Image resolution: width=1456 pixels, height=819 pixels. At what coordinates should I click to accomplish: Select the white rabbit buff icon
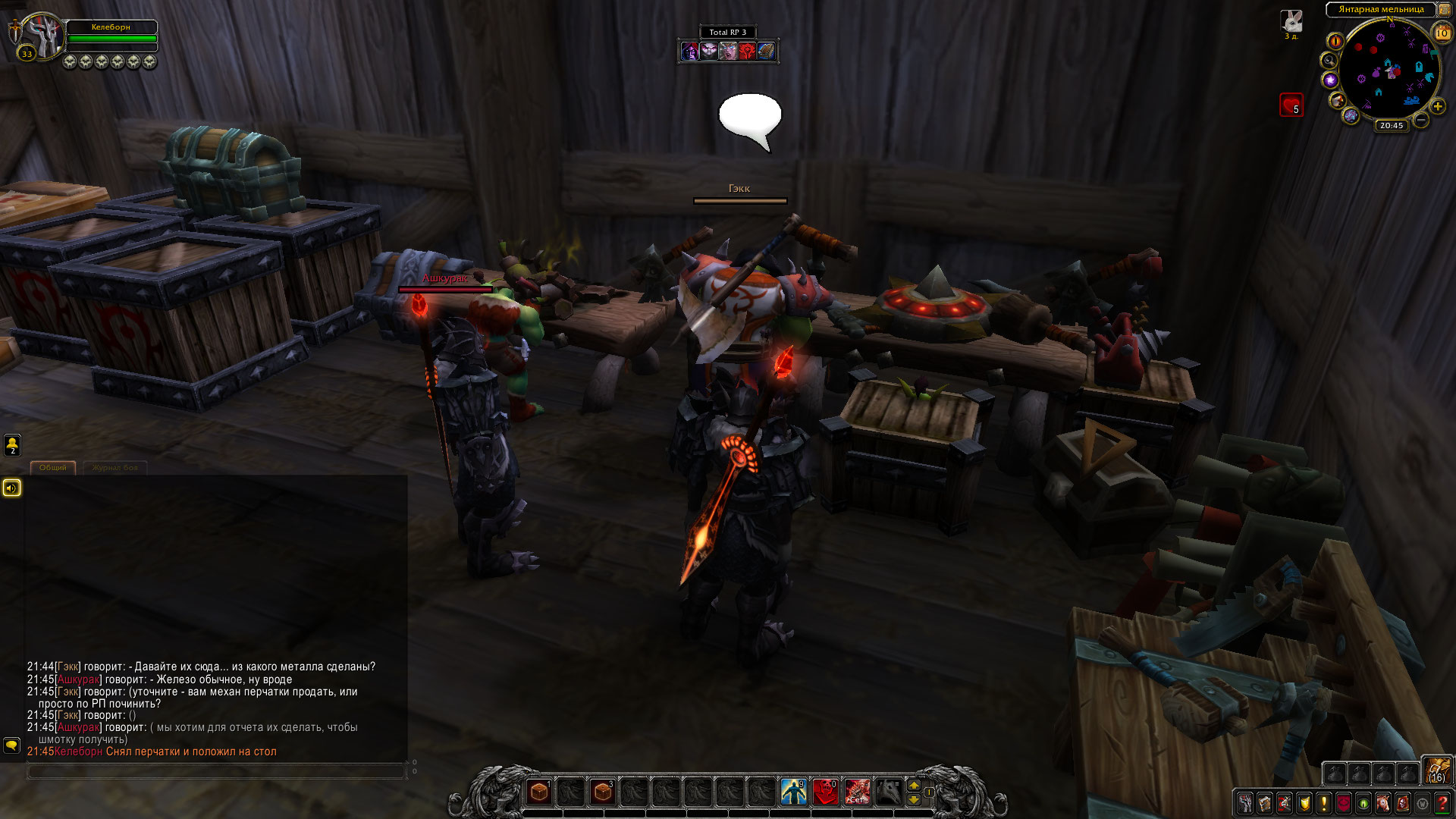point(1291,21)
